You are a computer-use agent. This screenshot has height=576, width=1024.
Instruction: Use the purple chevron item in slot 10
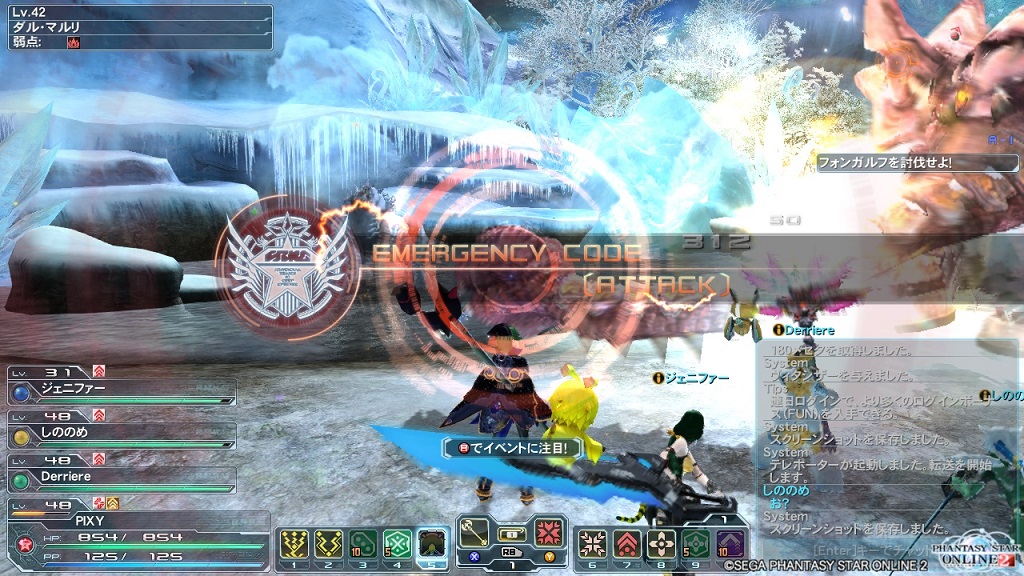tap(729, 545)
